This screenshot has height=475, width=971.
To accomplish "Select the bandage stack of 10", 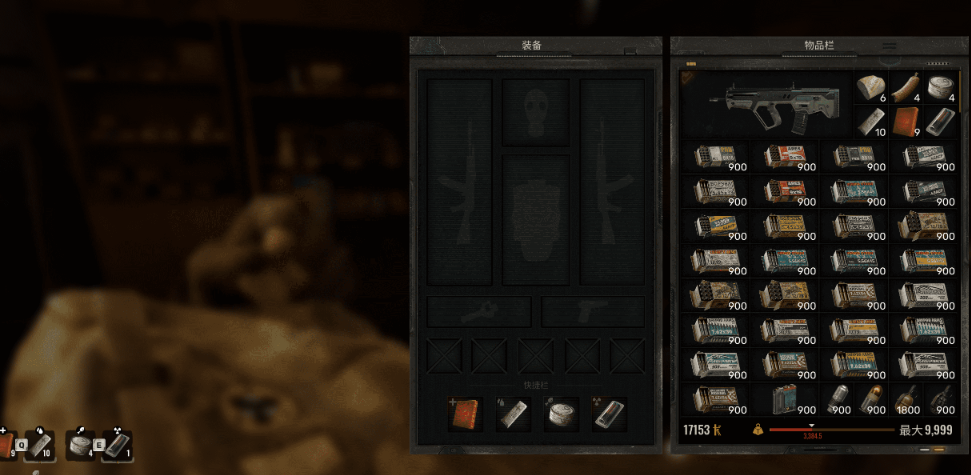I will click(873, 121).
